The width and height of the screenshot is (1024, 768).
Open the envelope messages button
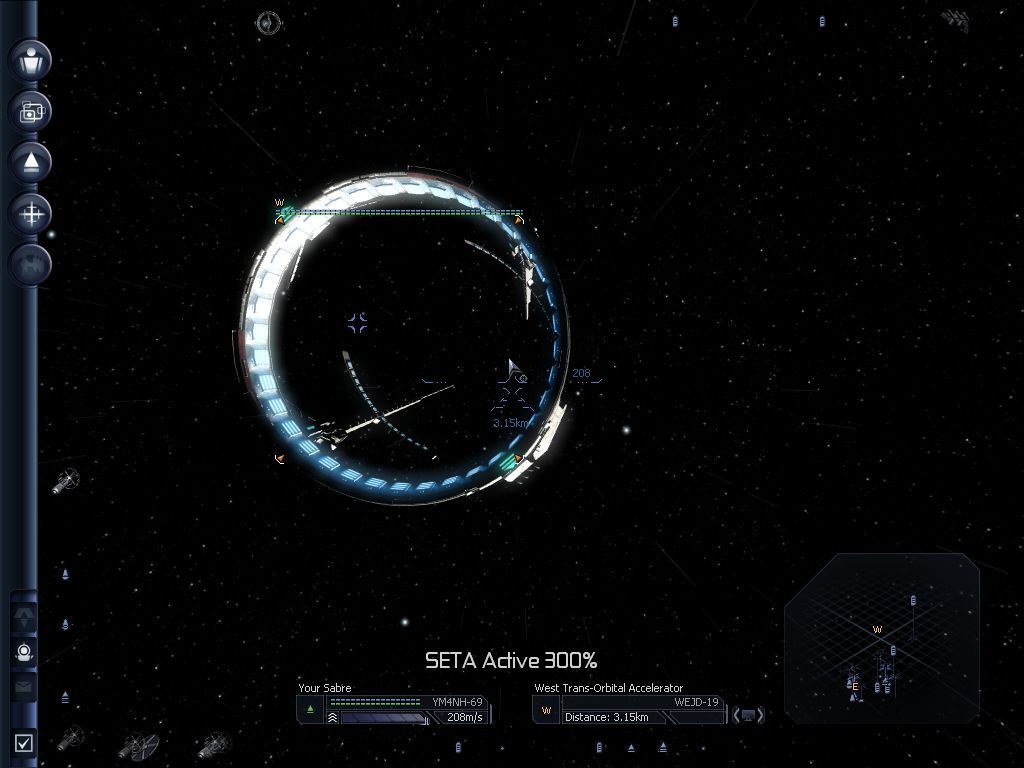click(24, 687)
